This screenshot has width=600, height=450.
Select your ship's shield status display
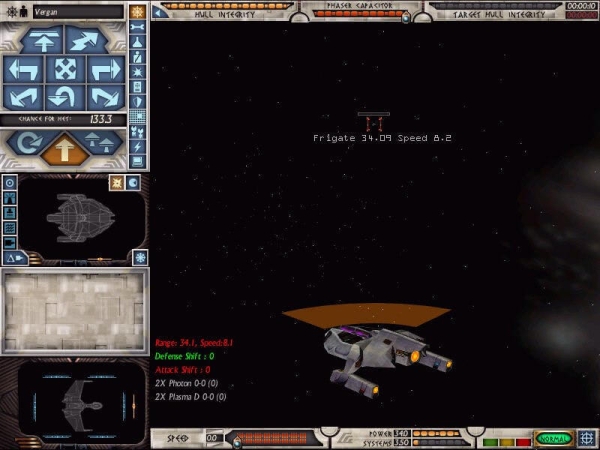point(76,402)
